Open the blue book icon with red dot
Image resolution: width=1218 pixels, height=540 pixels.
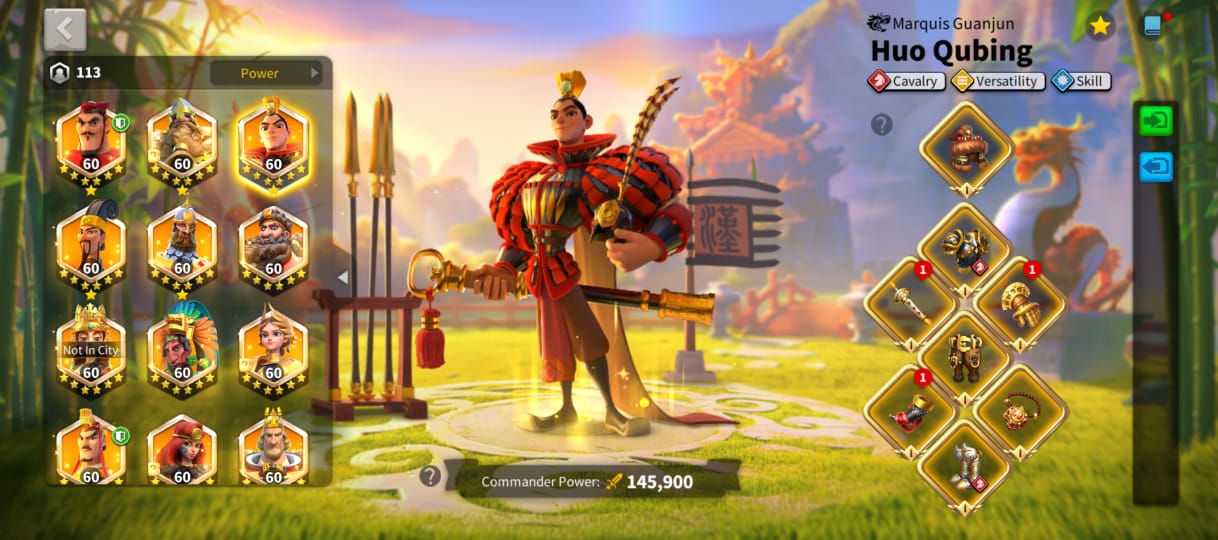pos(1154,26)
